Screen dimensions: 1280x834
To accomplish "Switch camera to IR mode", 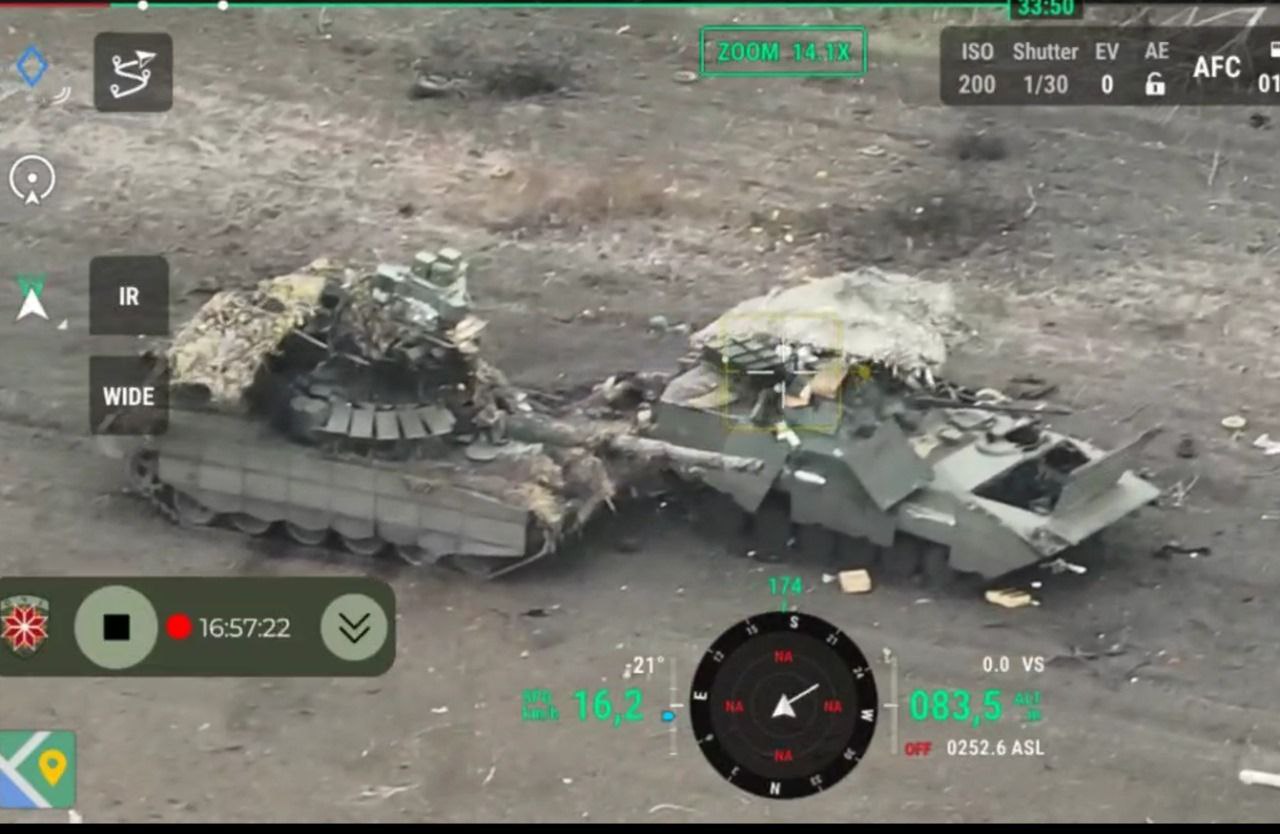I will pyautogui.click(x=129, y=296).
